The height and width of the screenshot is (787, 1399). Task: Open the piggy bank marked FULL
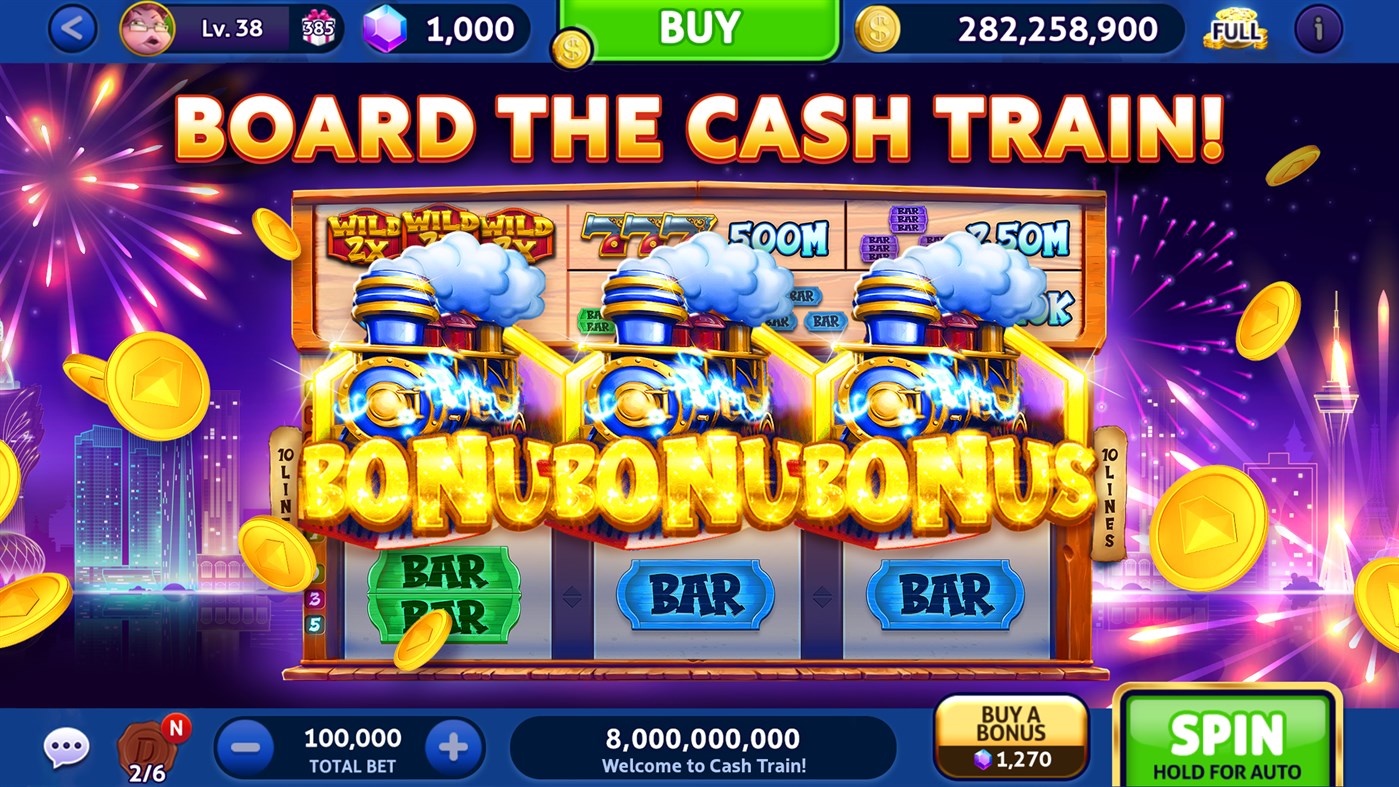[x=1234, y=29]
